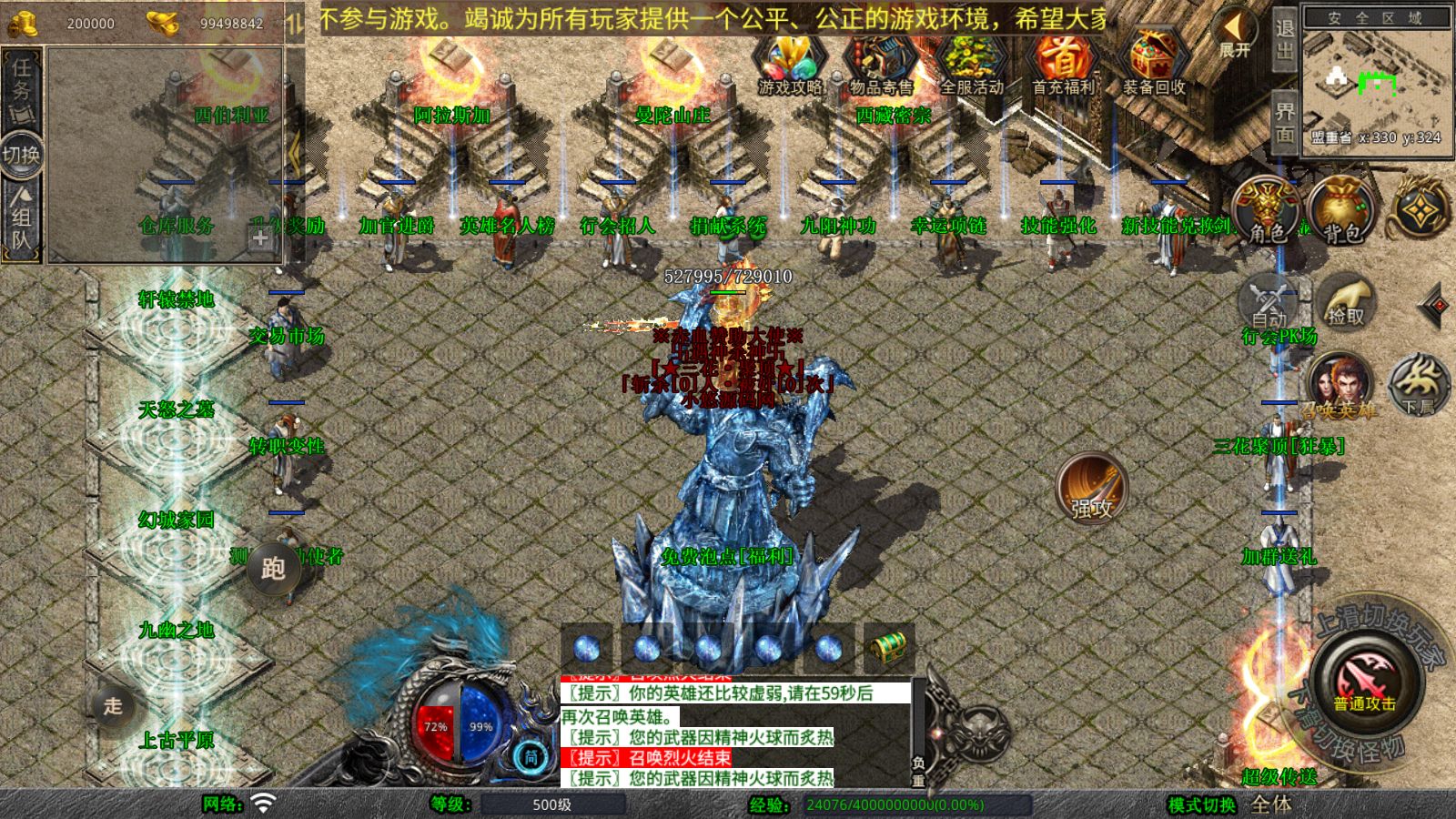Image resolution: width=1456 pixels, height=819 pixels.
Task: Open the 背包 backpack
Action: pyautogui.click(x=1341, y=211)
